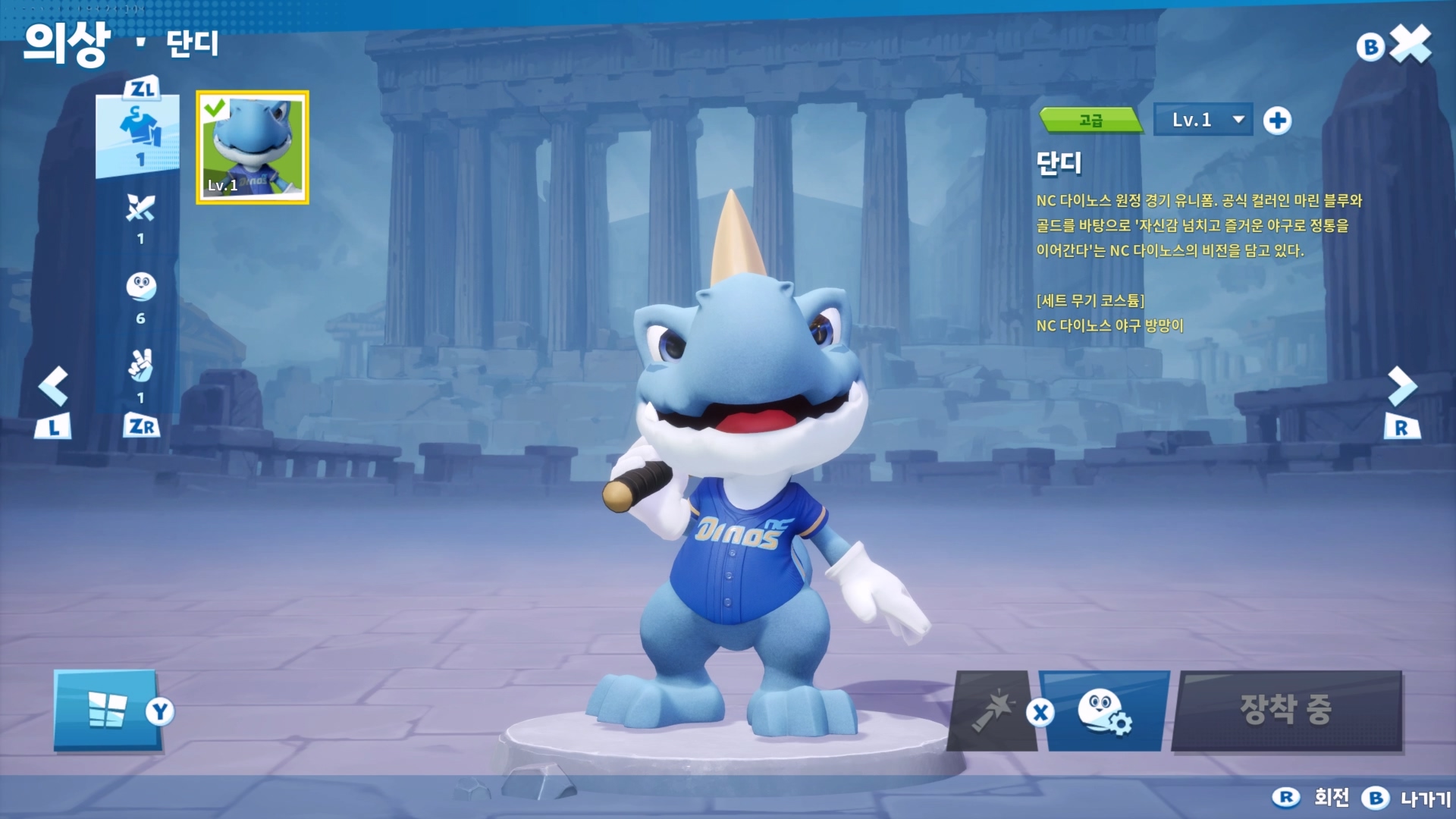The width and height of the screenshot is (1456, 819).
Task: Open the grid layout view button
Action: (x=107, y=711)
